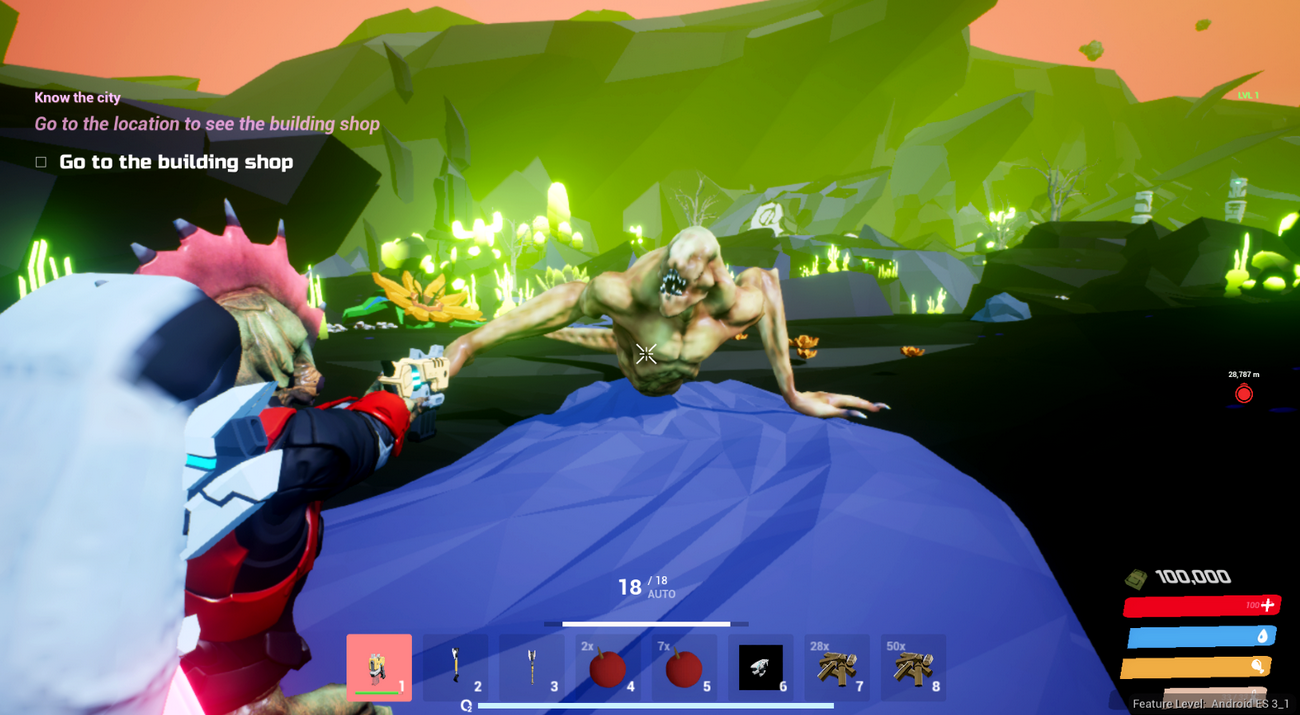This screenshot has height=715, width=1300.
Task: Select the pistol in hotbar slot 1
Action: [x=379, y=667]
